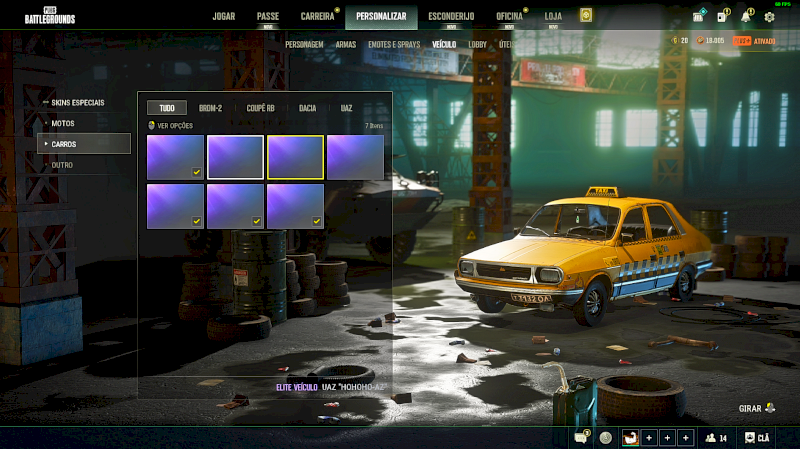The height and width of the screenshot is (449, 800).
Task: Switch to the Oficina tab
Action: [509, 16]
